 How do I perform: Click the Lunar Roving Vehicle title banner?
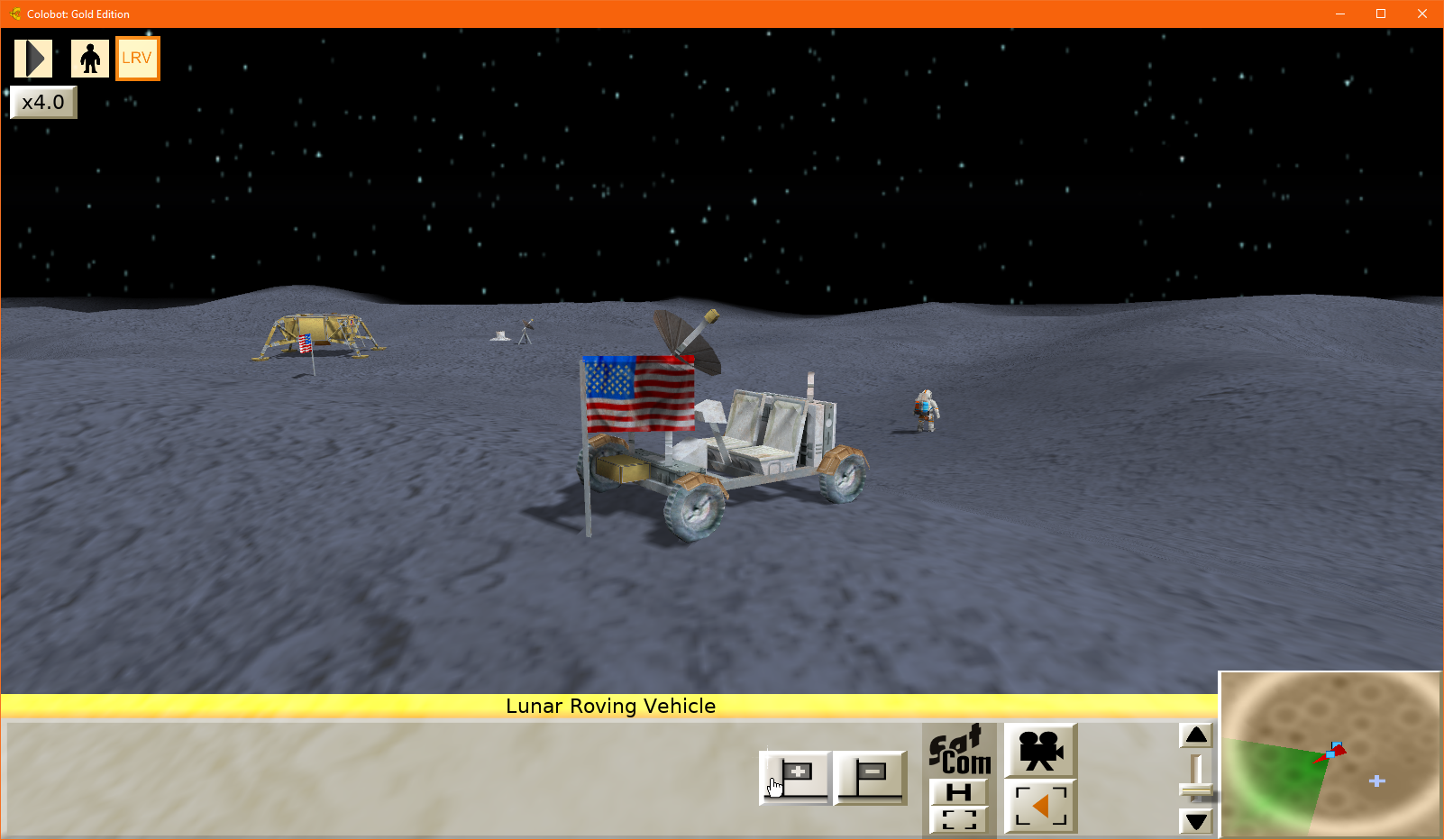coord(611,707)
